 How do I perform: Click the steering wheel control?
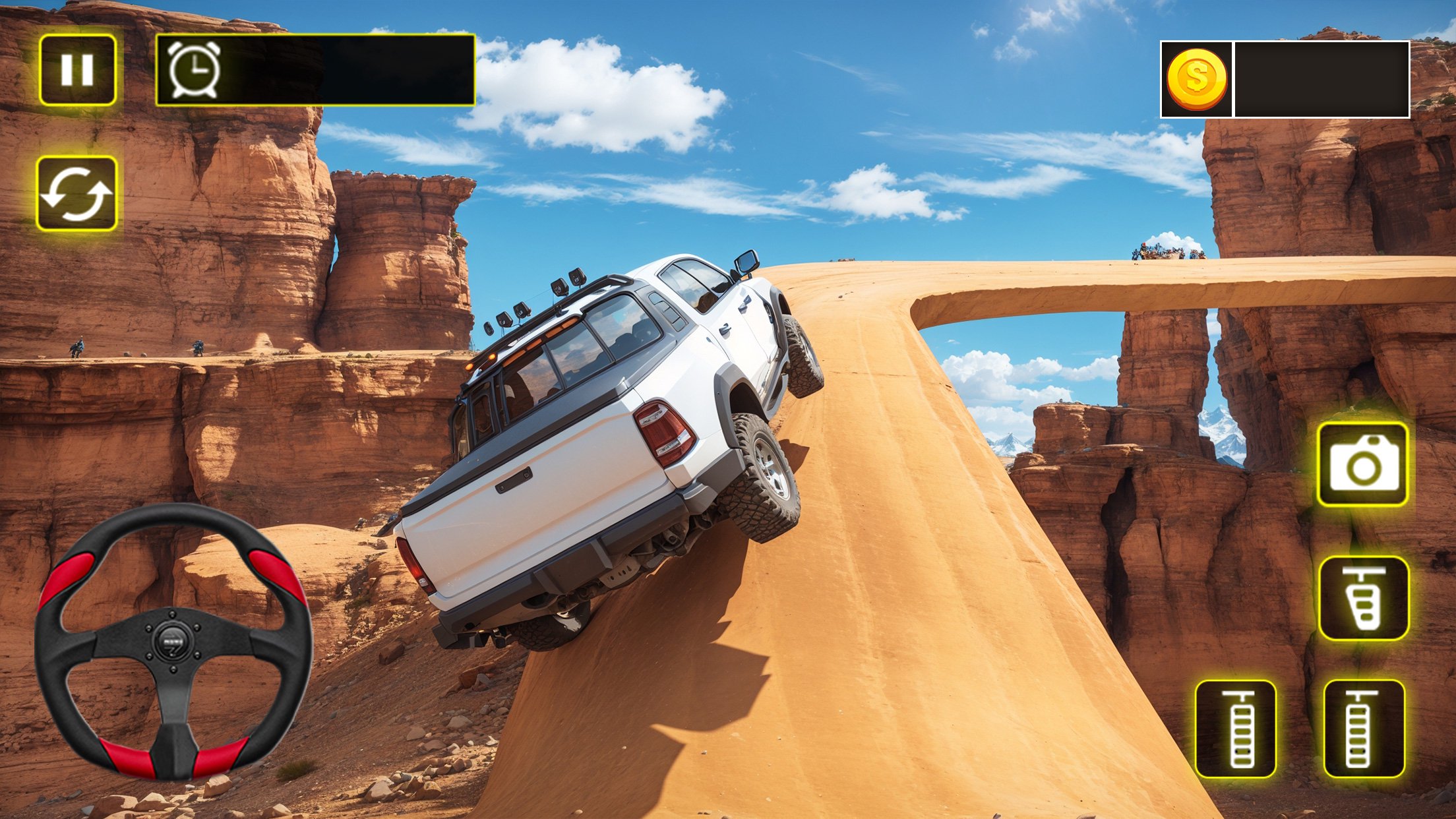click(x=173, y=641)
